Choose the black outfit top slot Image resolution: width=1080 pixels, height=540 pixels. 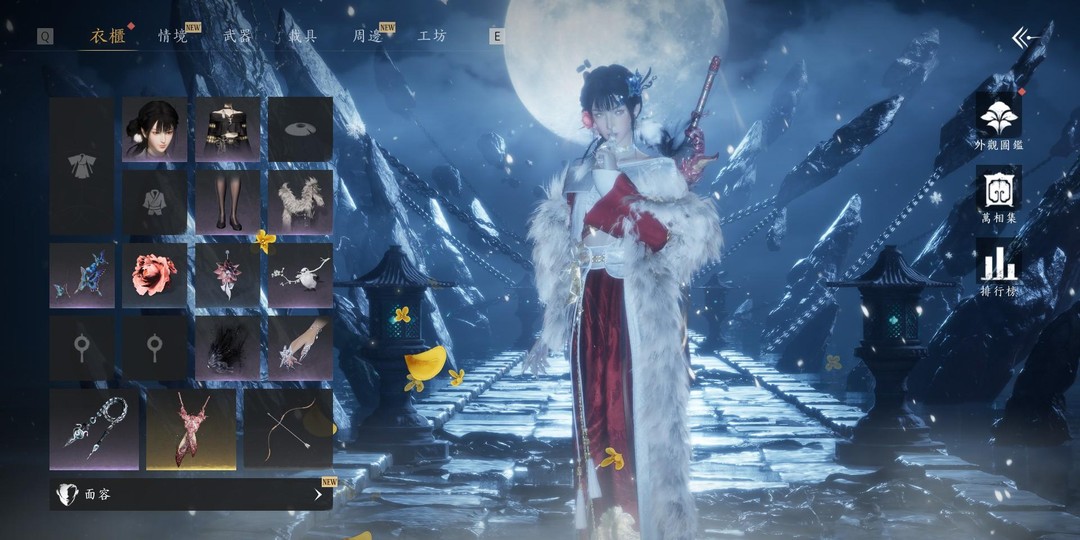click(x=228, y=129)
